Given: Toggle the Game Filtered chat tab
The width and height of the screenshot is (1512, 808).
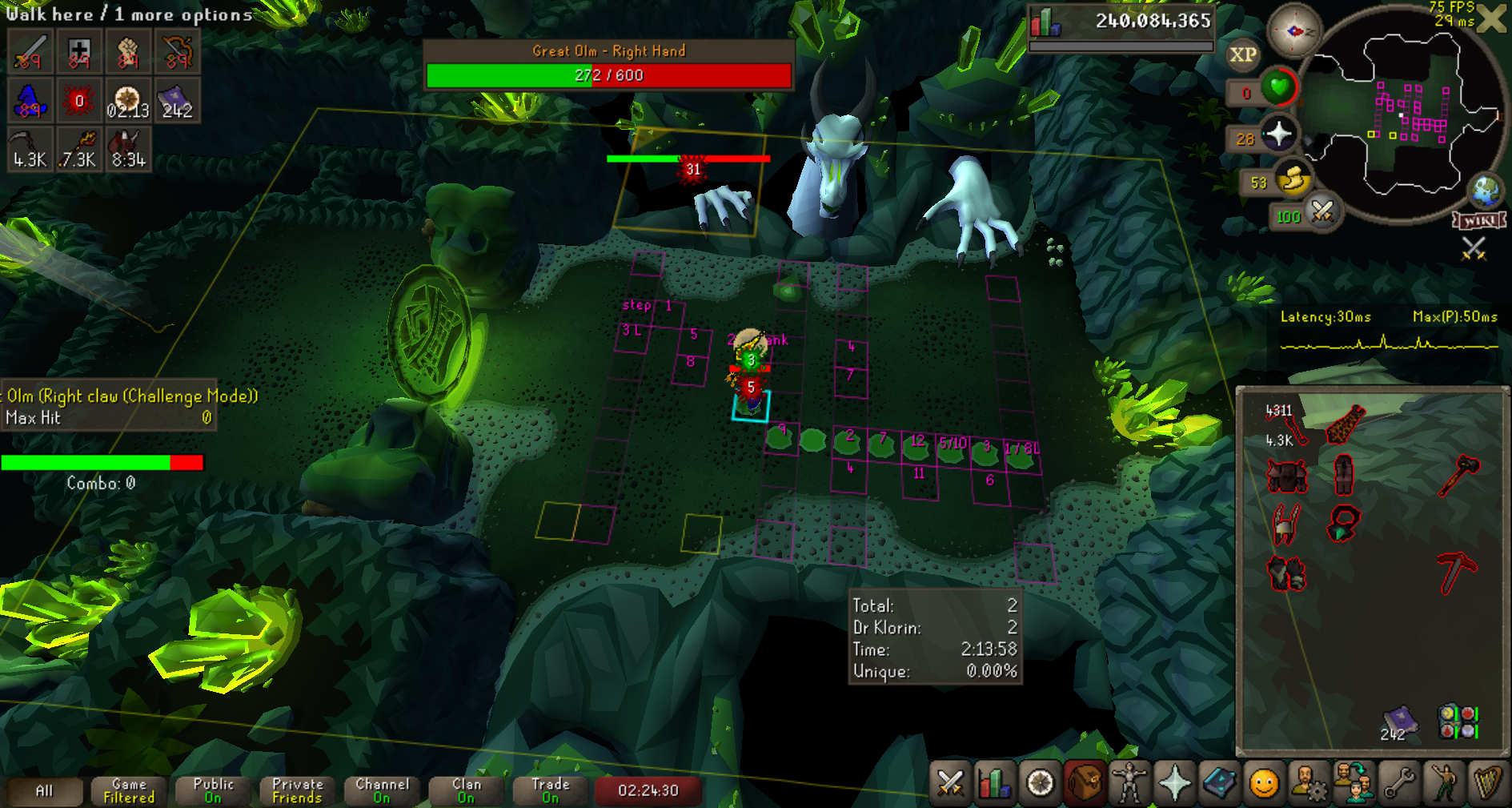Looking at the screenshot, I should tap(129, 790).
